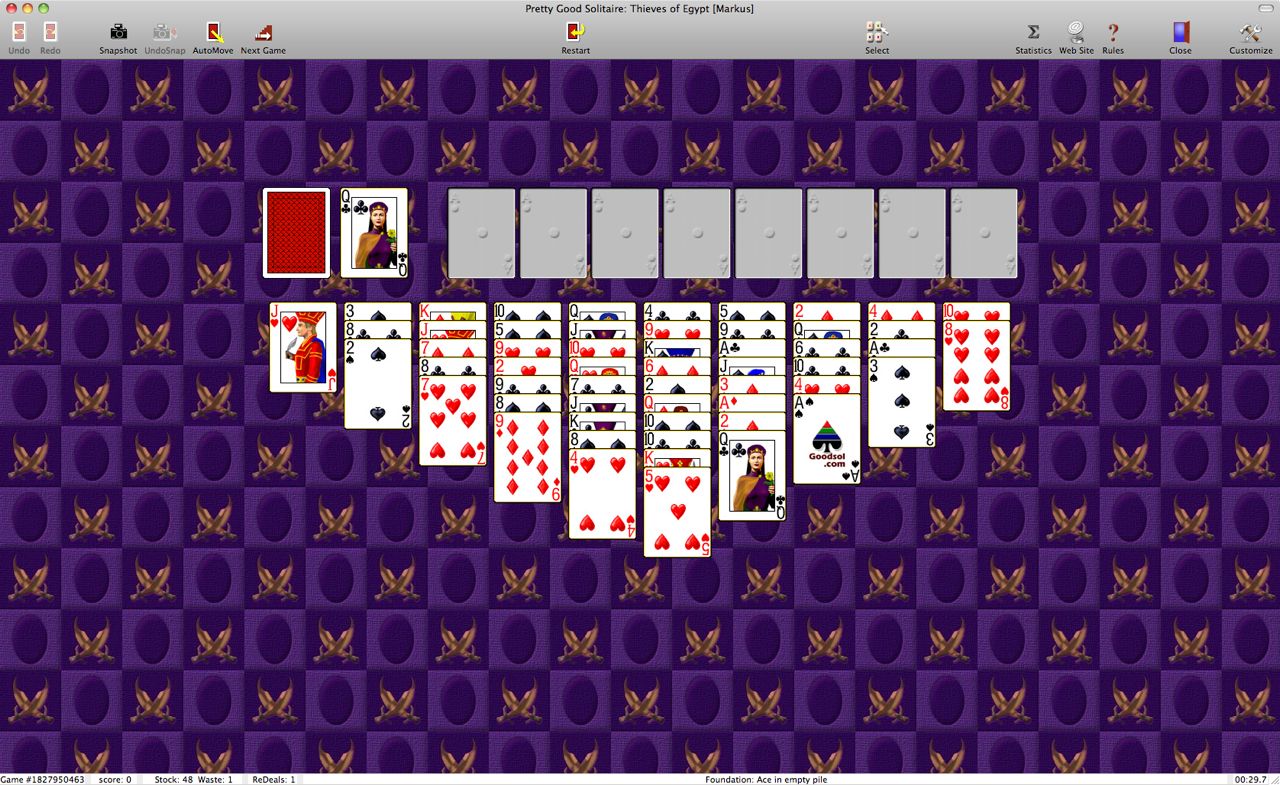Open the Select game chooser
This screenshot has height=785, width=1280.
coord(877,38)
